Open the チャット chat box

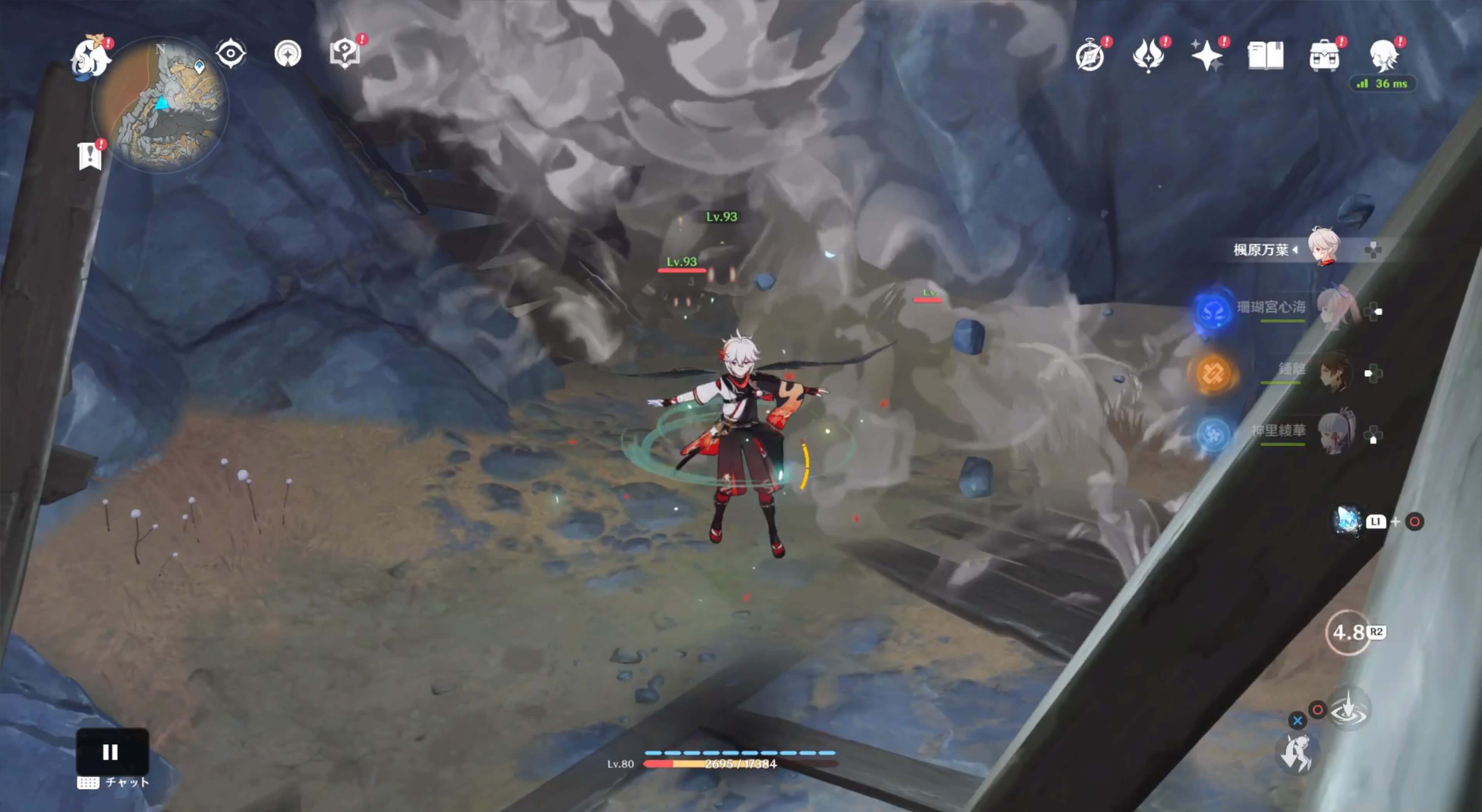113,783
